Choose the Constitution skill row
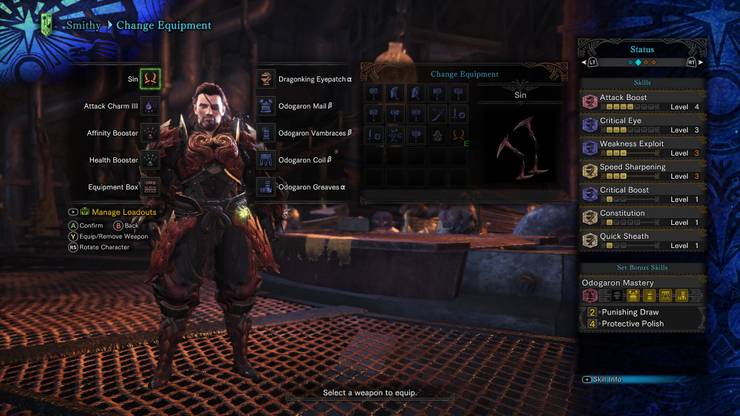 tap(642, 217)
